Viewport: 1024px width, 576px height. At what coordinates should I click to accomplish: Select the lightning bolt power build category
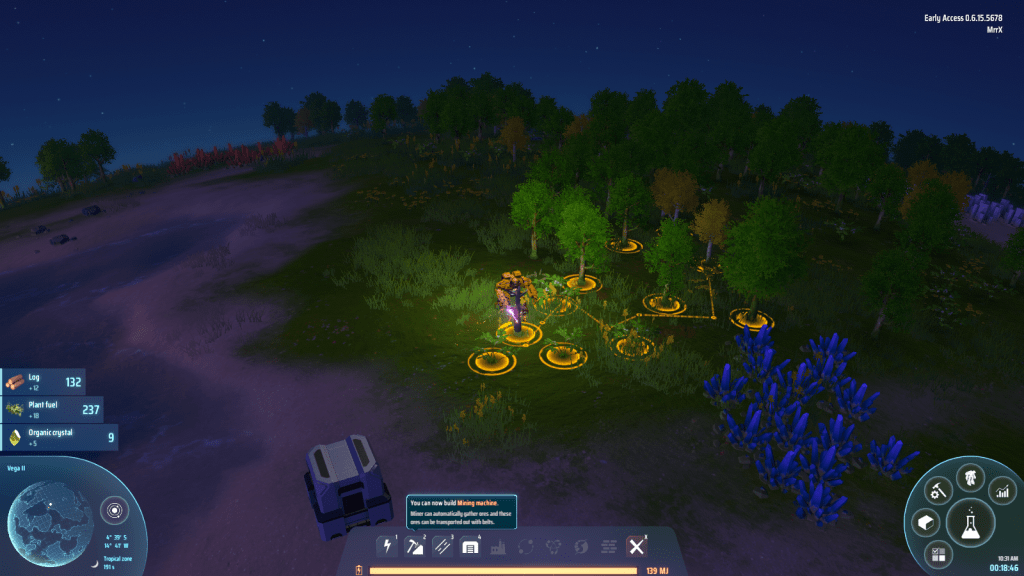pos(387,546)
